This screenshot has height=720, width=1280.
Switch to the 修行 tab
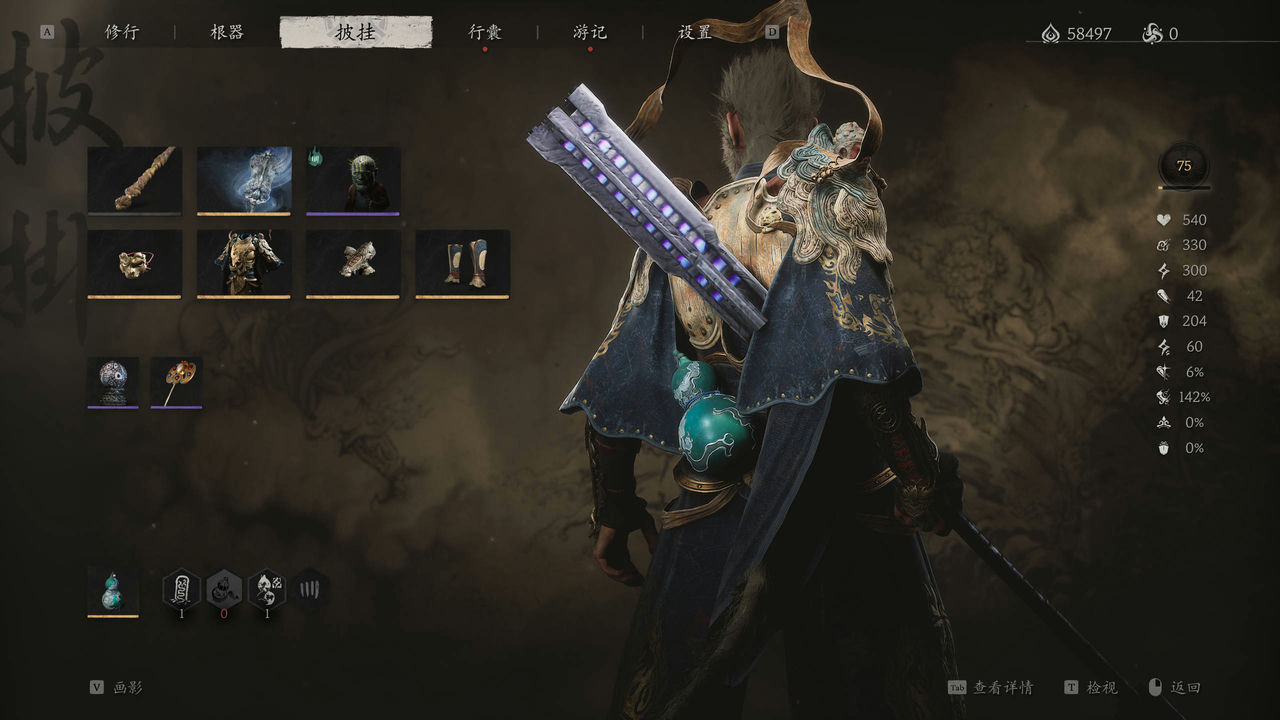pyautogui.click(x=122, y=32)
